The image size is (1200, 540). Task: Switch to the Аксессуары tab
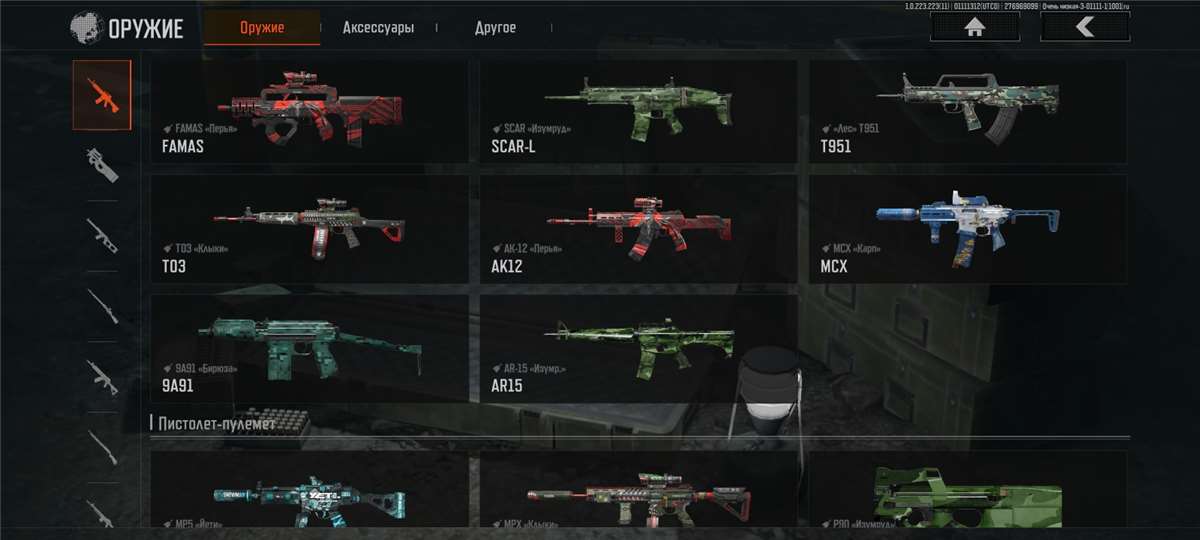pos(377,28)
